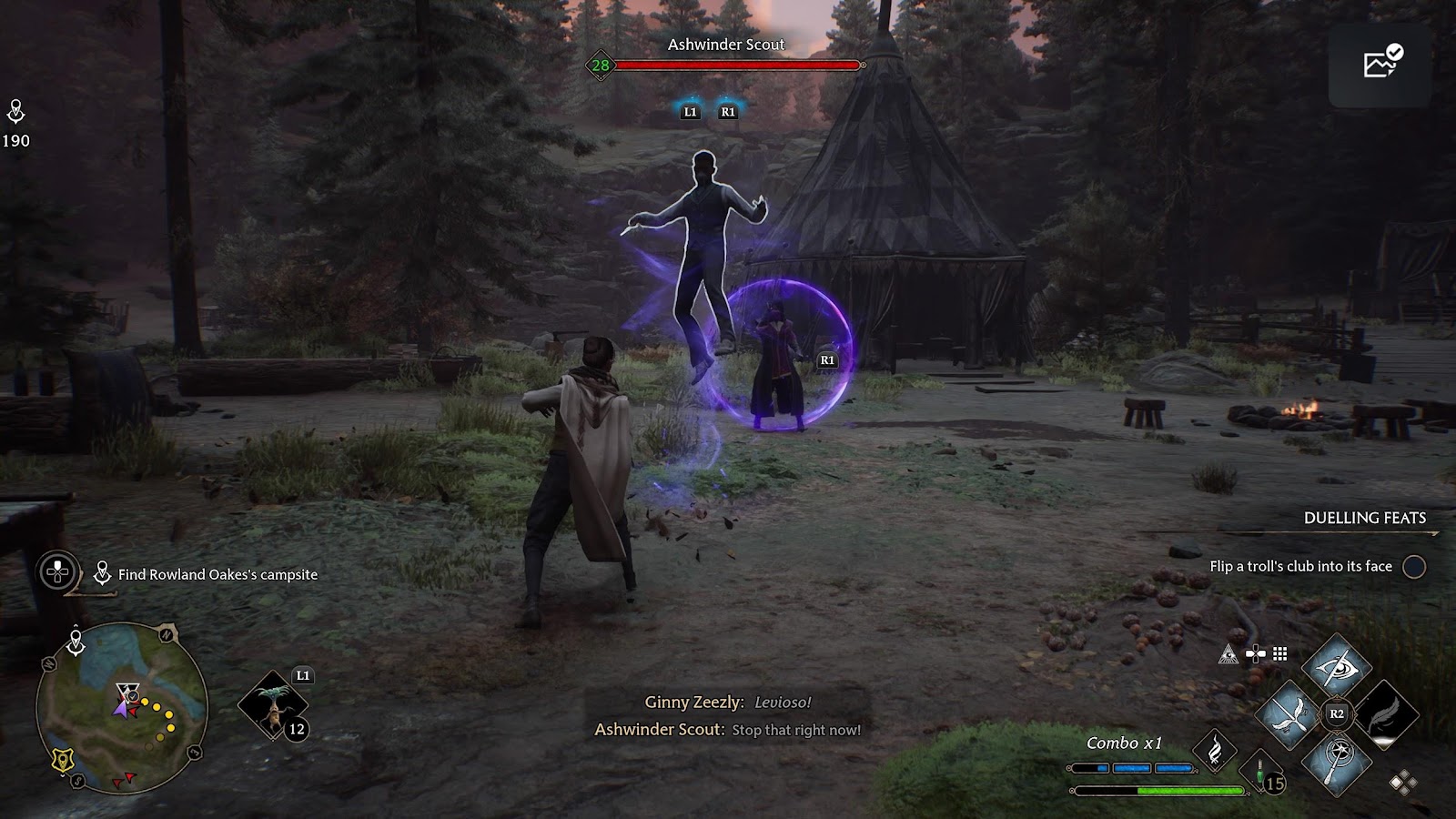Choose the greyed-out feather spell on cooldown
This screenshot has width=1456, height=819.
(1383, 715)
